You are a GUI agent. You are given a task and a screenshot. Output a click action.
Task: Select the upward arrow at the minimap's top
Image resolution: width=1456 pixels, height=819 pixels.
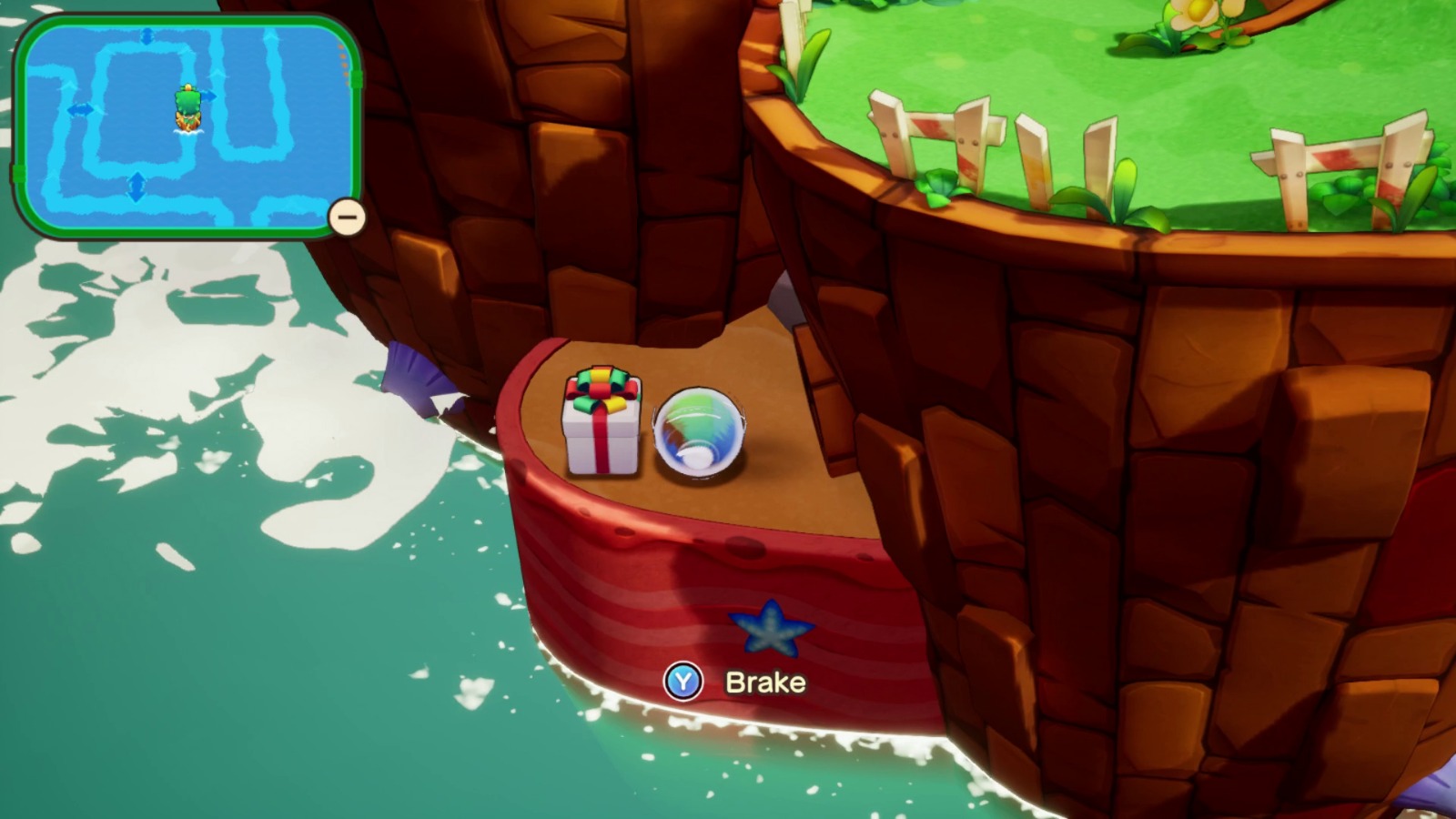pyautogui.click(x=146, y=35)
